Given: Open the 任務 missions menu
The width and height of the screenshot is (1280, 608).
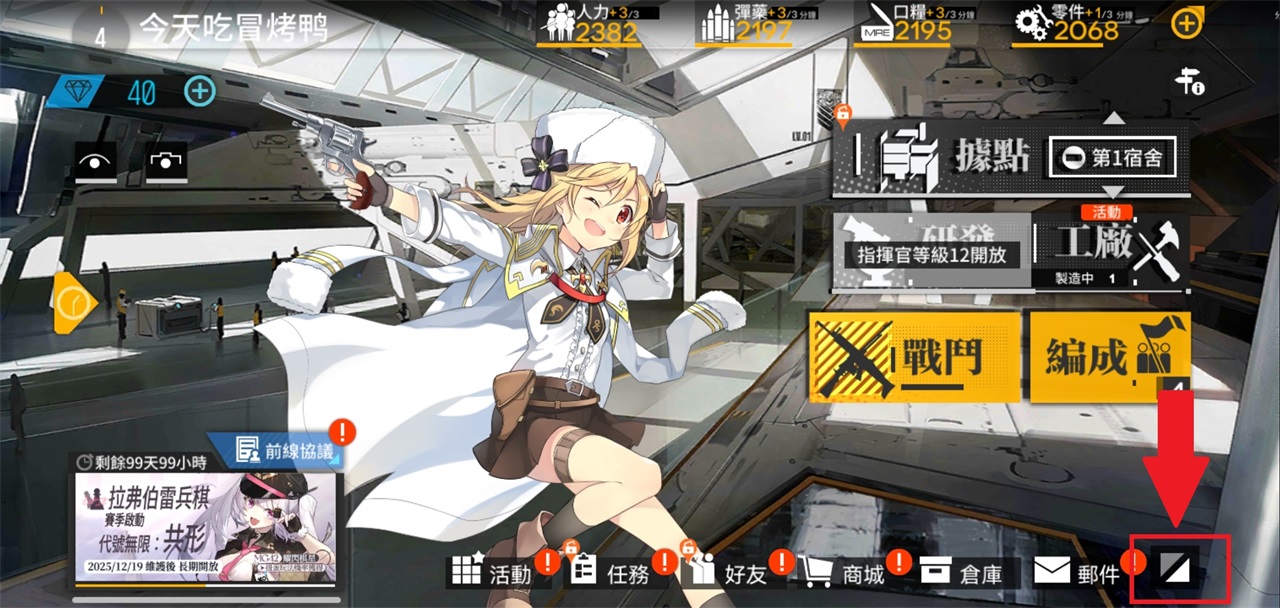Looking at the screenshot, I should tap(611, 573).
